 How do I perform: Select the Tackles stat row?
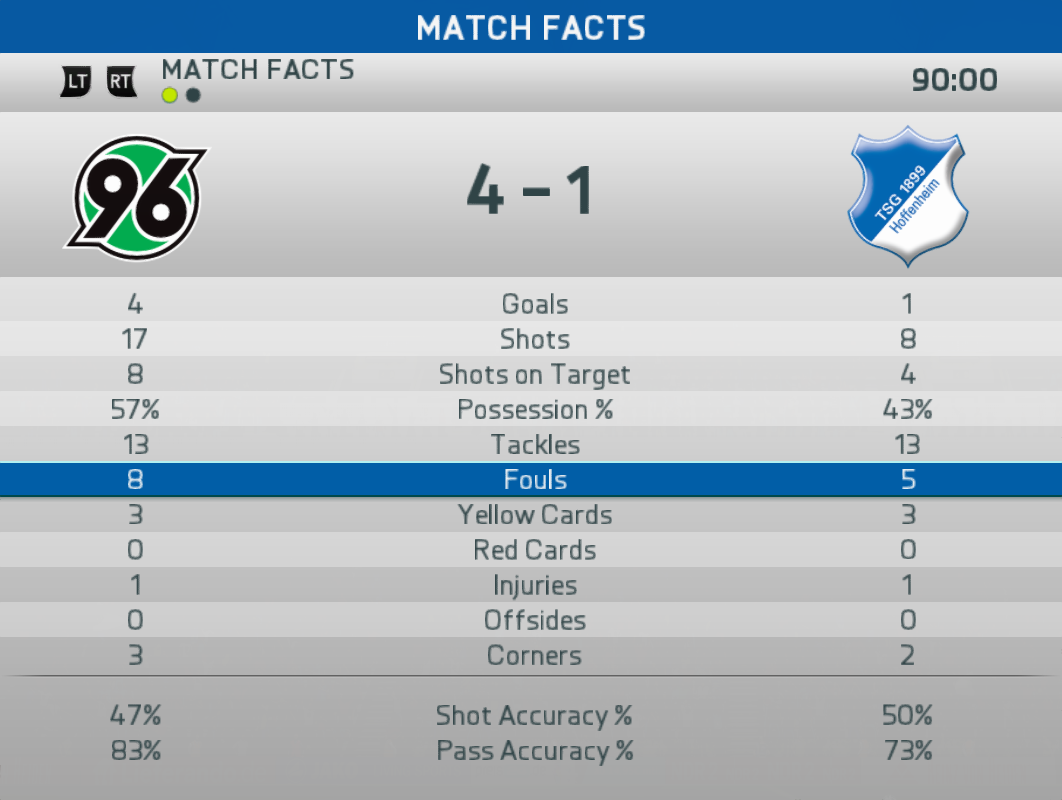pyautogui.click(x=534, y=445)
